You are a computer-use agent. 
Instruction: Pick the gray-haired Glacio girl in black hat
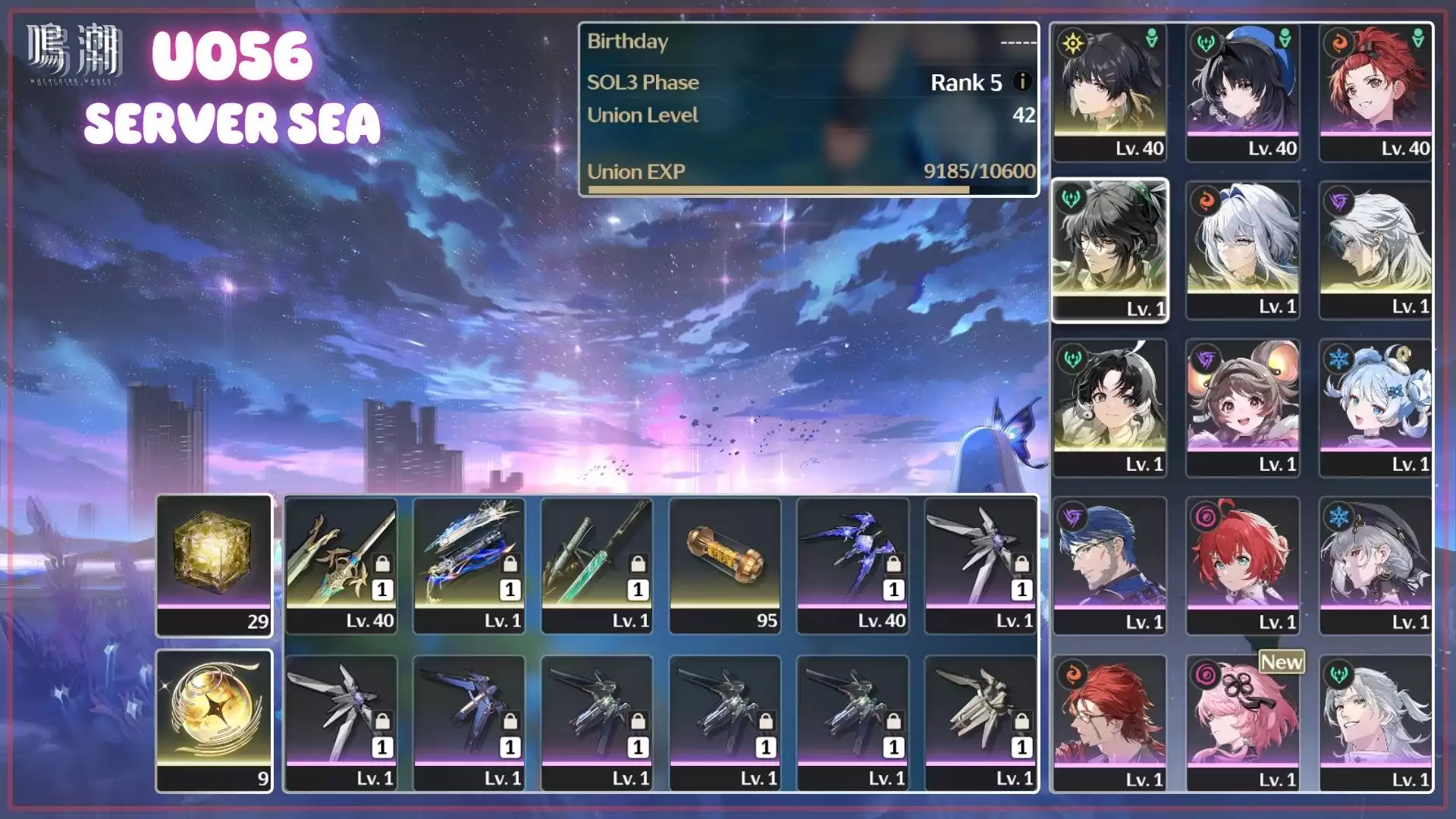pos(1376,565)
